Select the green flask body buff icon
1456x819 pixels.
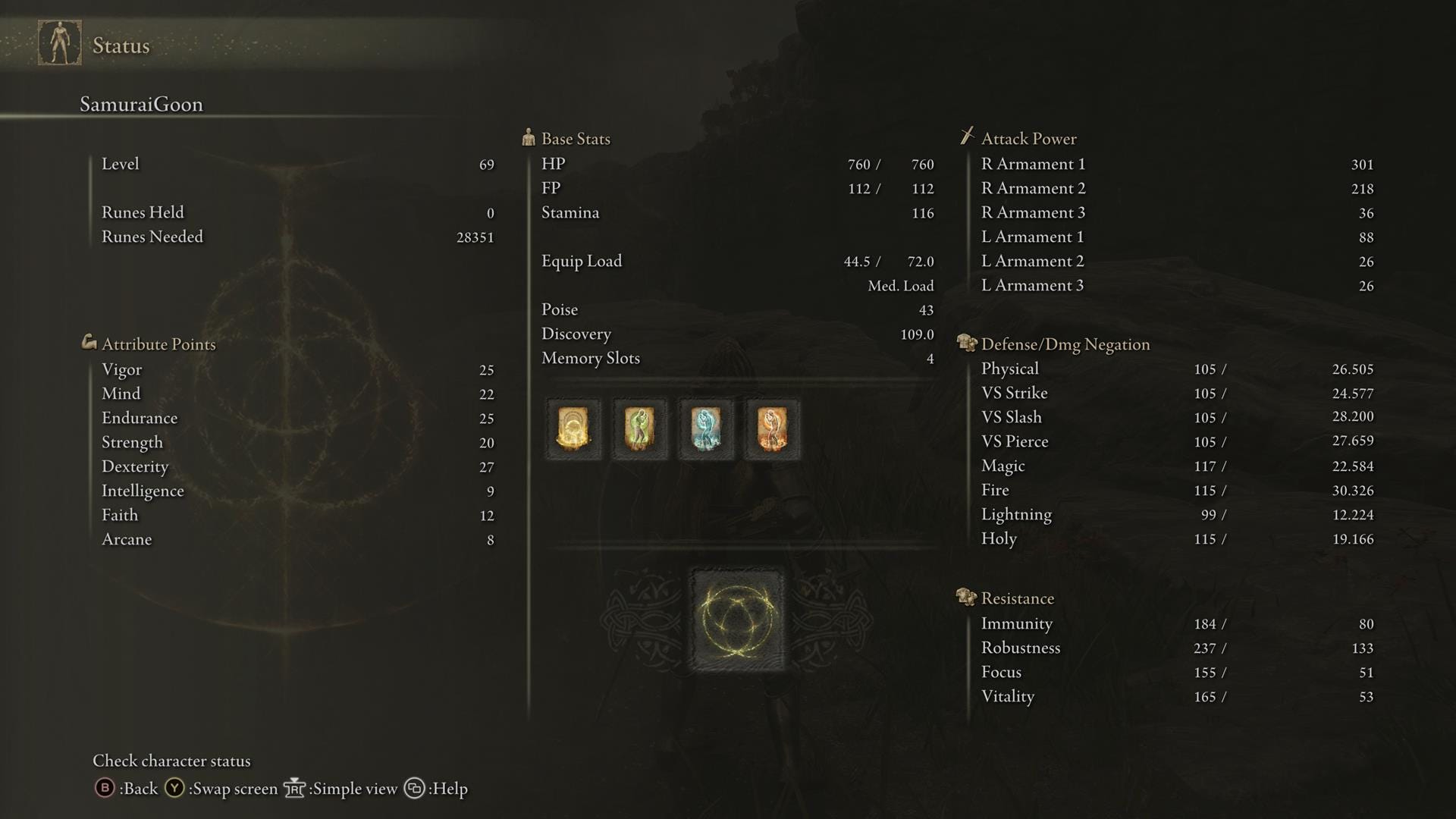click(639, 429)
